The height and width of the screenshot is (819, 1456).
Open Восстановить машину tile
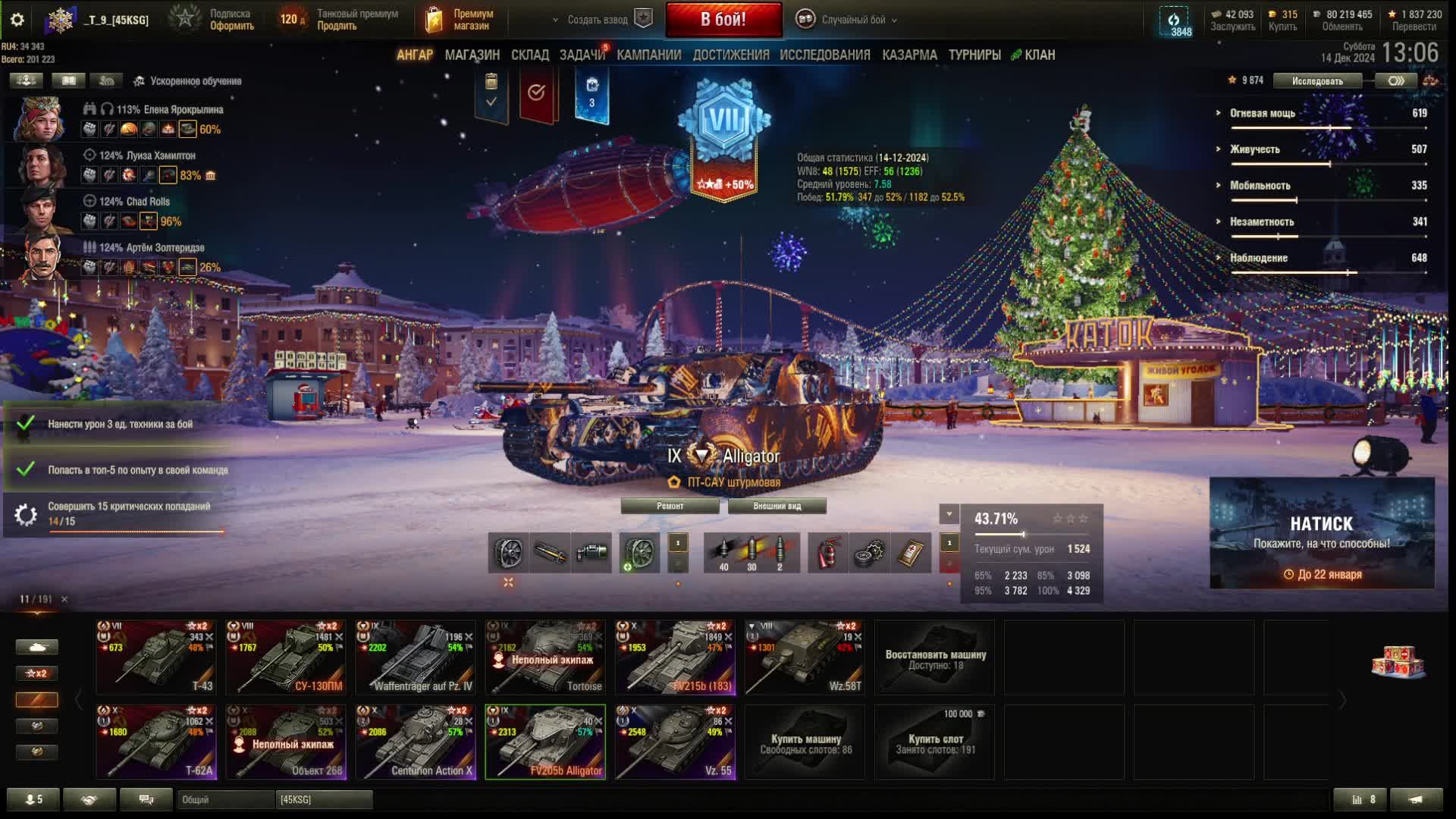tap(935, 657)
